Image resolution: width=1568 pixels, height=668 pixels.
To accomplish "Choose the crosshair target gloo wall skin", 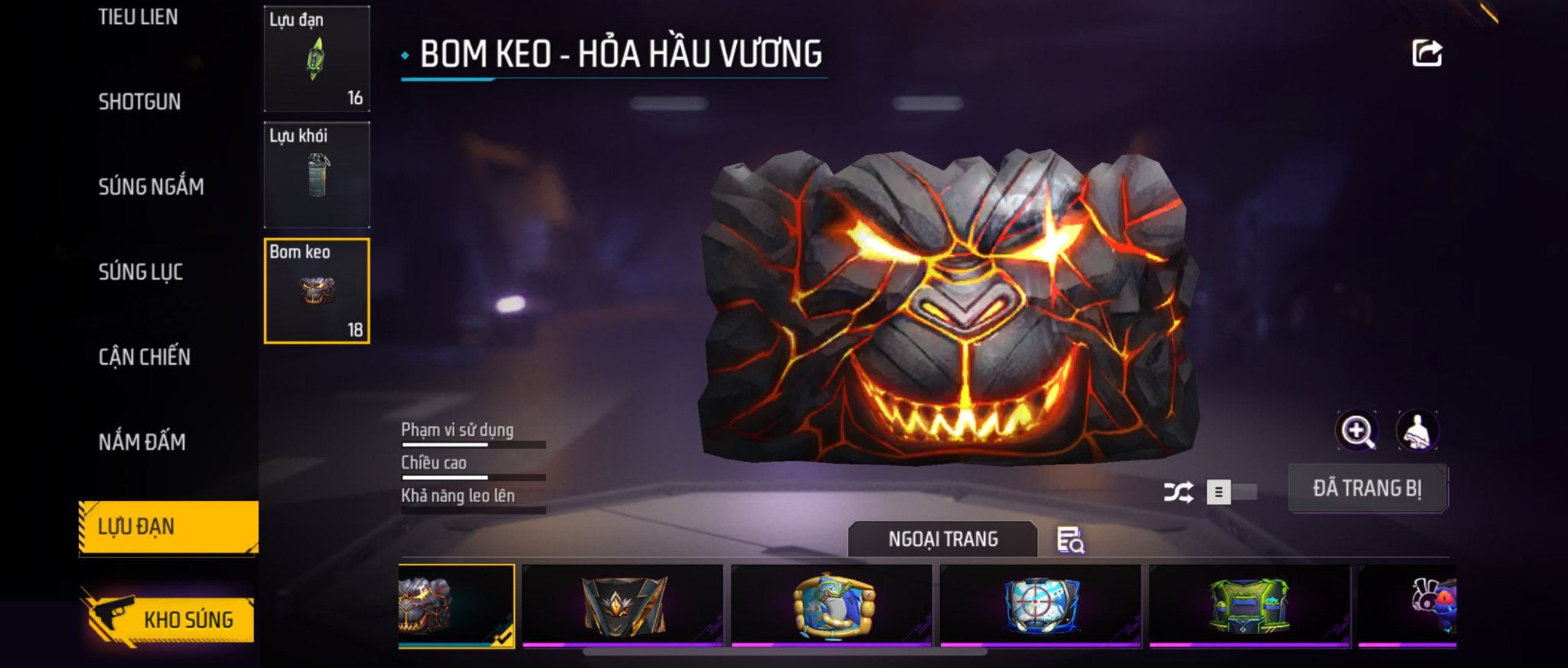I will (1040, 605).
